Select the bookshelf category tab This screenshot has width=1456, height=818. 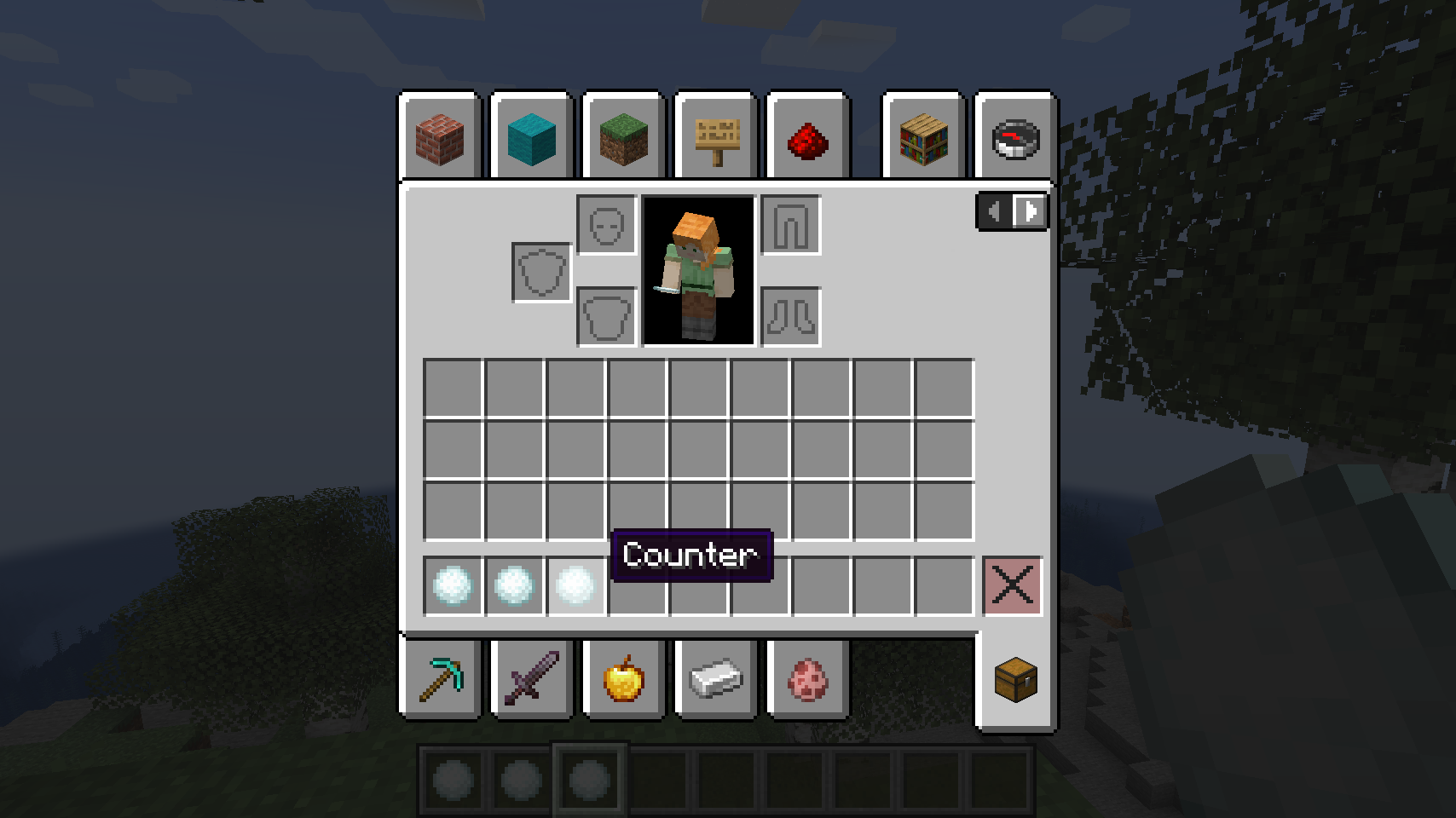tap(922, 136)
